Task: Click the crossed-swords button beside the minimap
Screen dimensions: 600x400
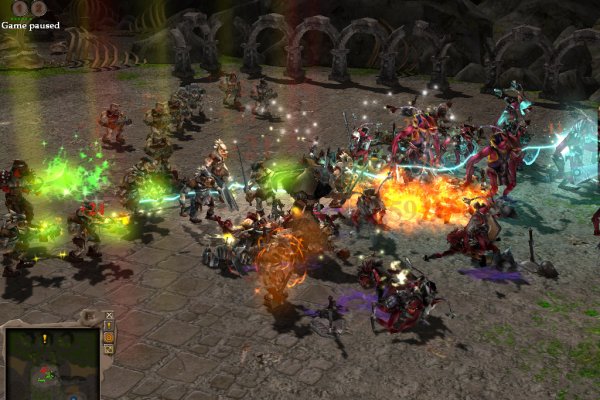Action: point(109,315)
